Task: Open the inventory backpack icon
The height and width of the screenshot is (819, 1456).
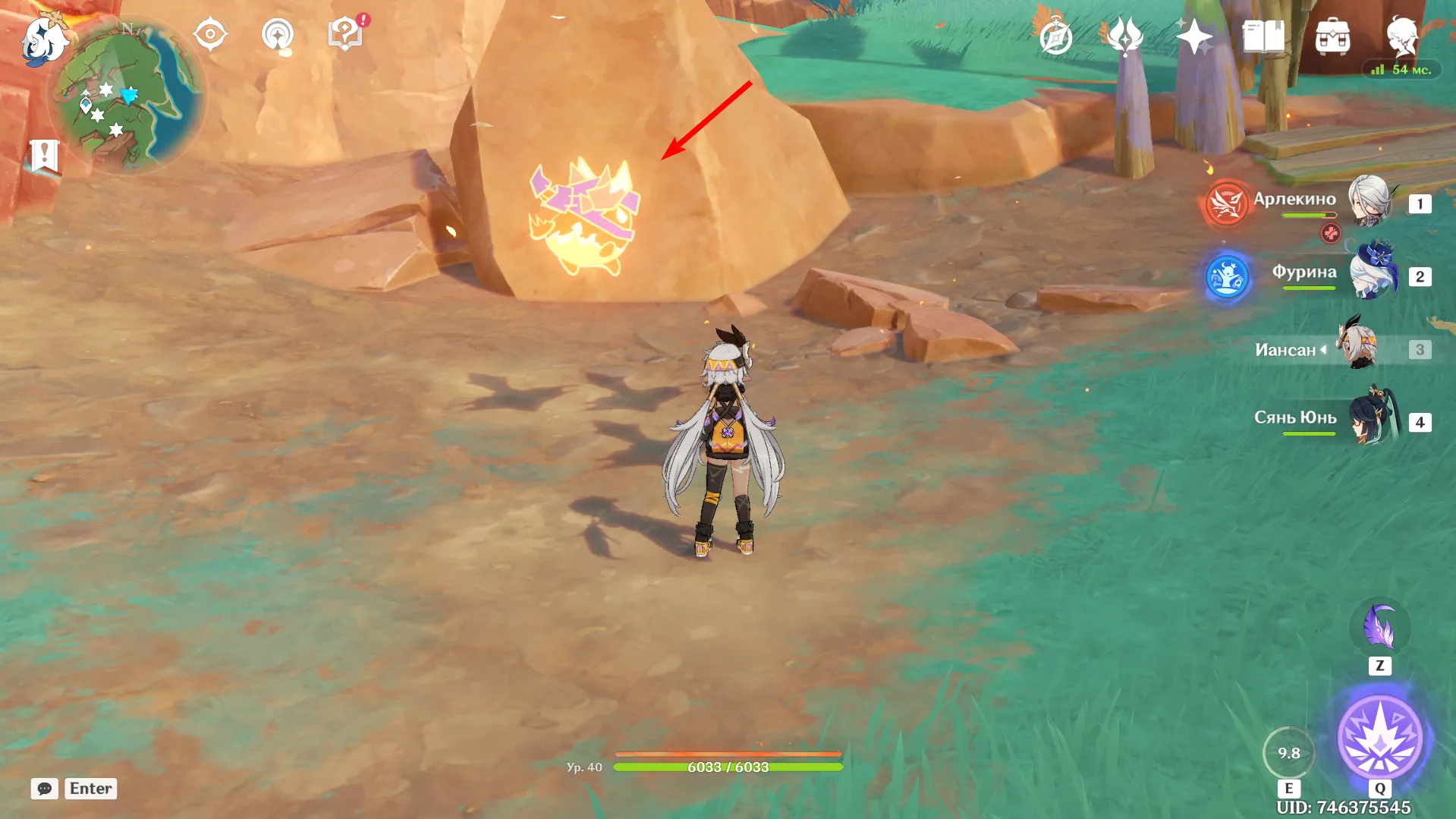Action: click(x=1332, y=36)
